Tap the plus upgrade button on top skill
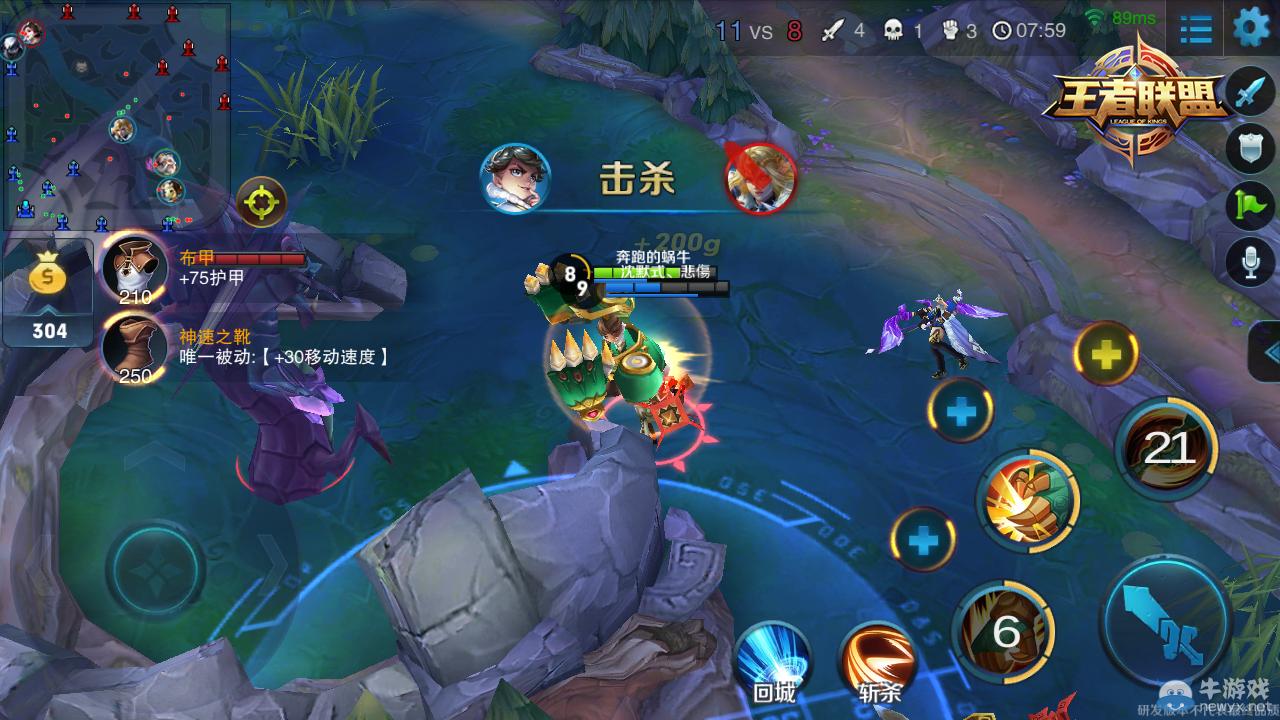This screenshot has width=1280, height=720. [x=1107, y=355]
